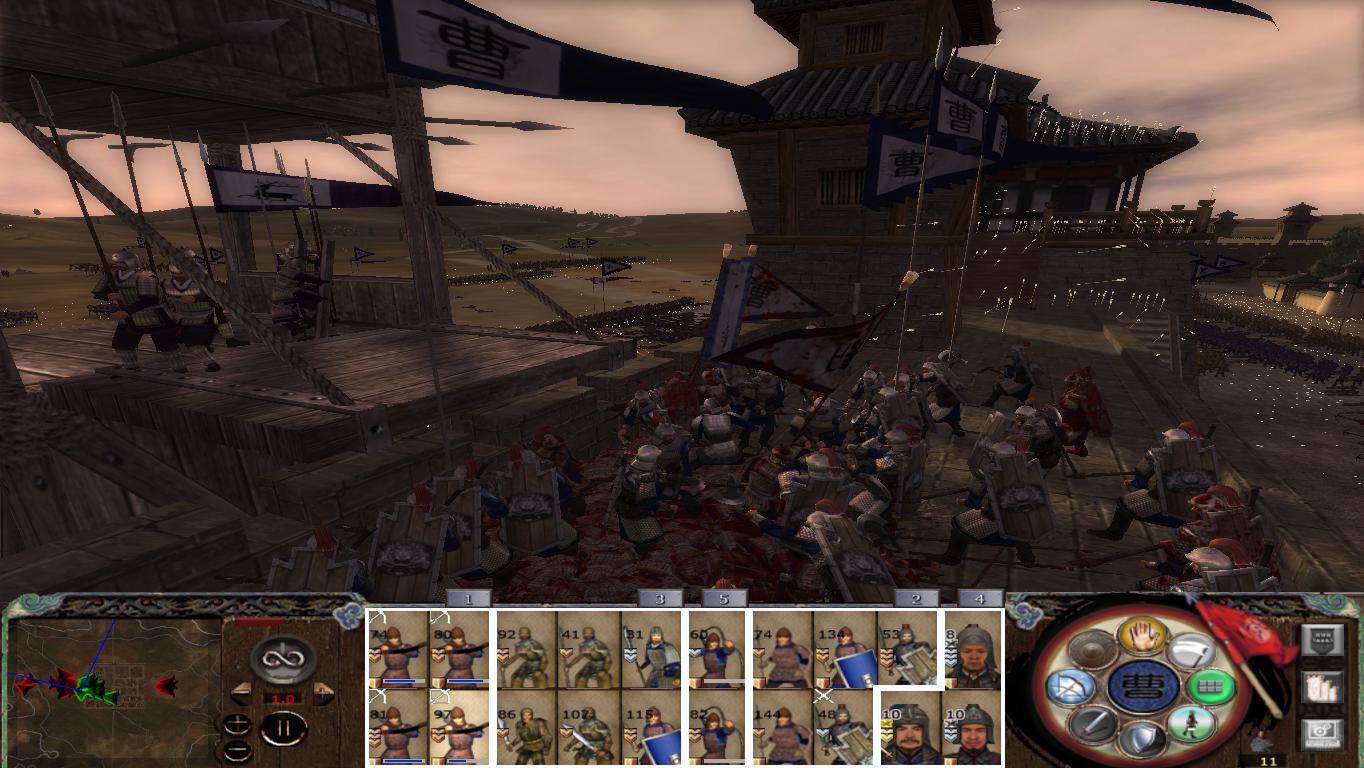
Task: Open the army scrolls panel icon
Action: (1320, 687)
